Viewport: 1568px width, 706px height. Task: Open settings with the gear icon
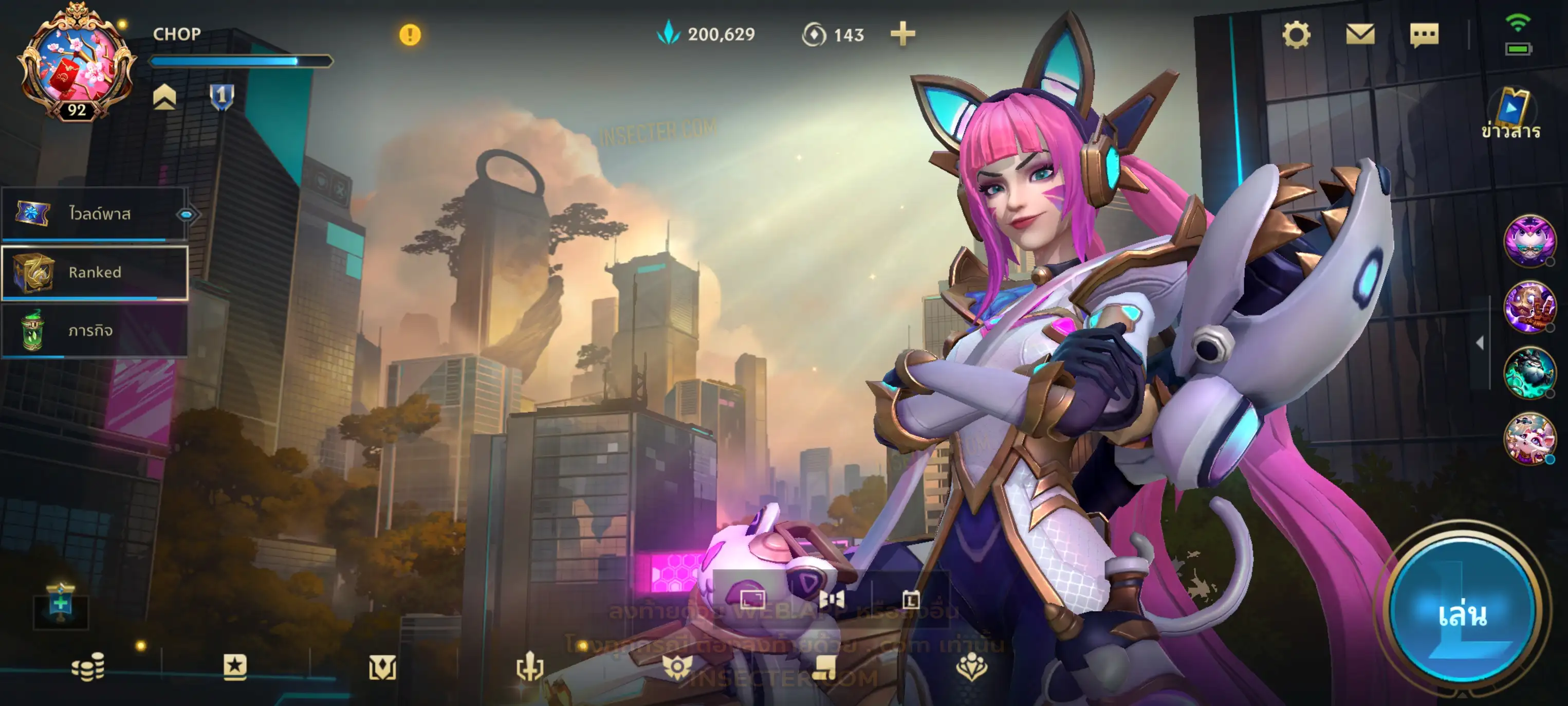click(1296, 35)
